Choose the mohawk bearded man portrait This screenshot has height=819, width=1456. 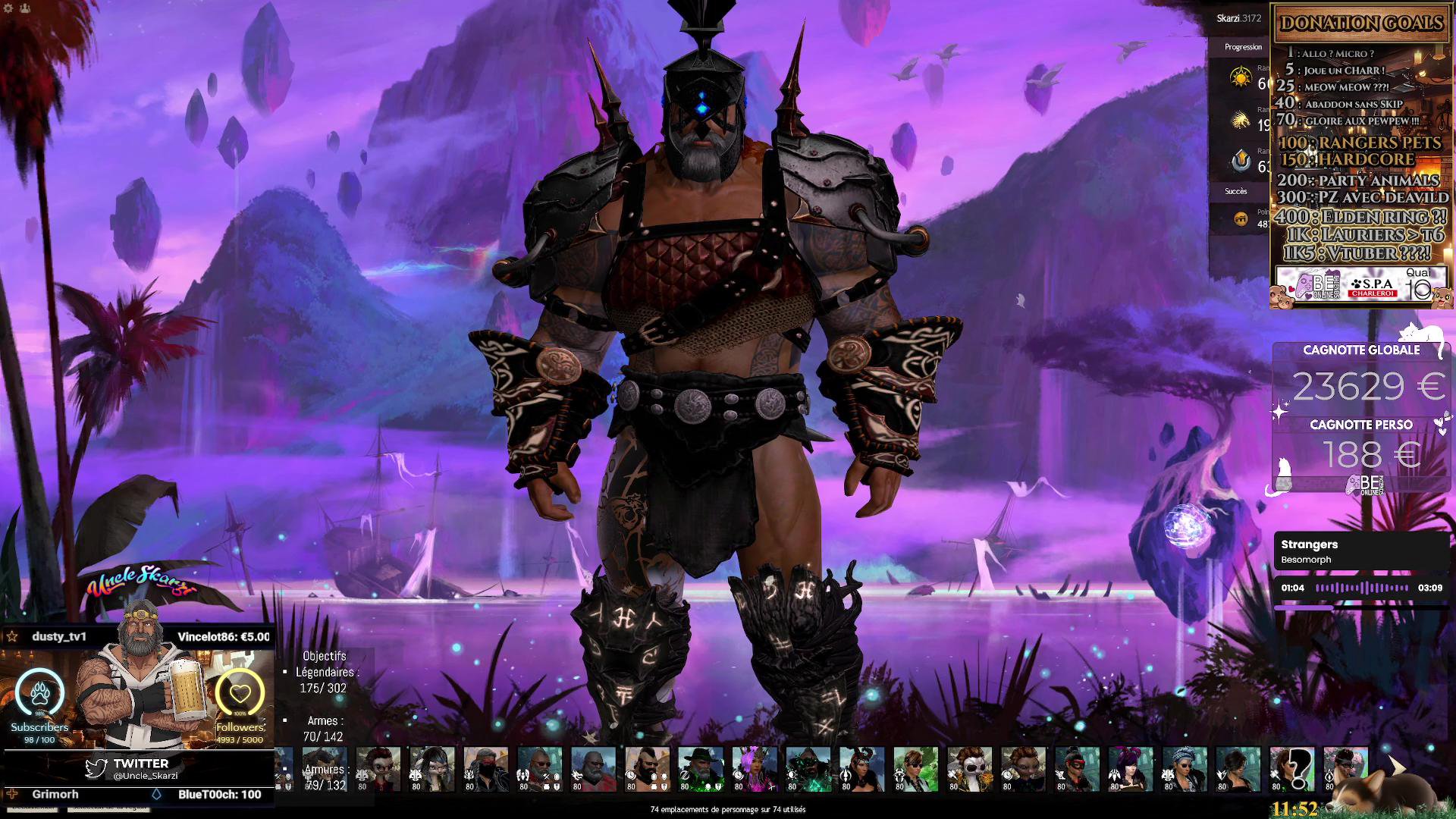pyautogui.click(x=647, y=766)
